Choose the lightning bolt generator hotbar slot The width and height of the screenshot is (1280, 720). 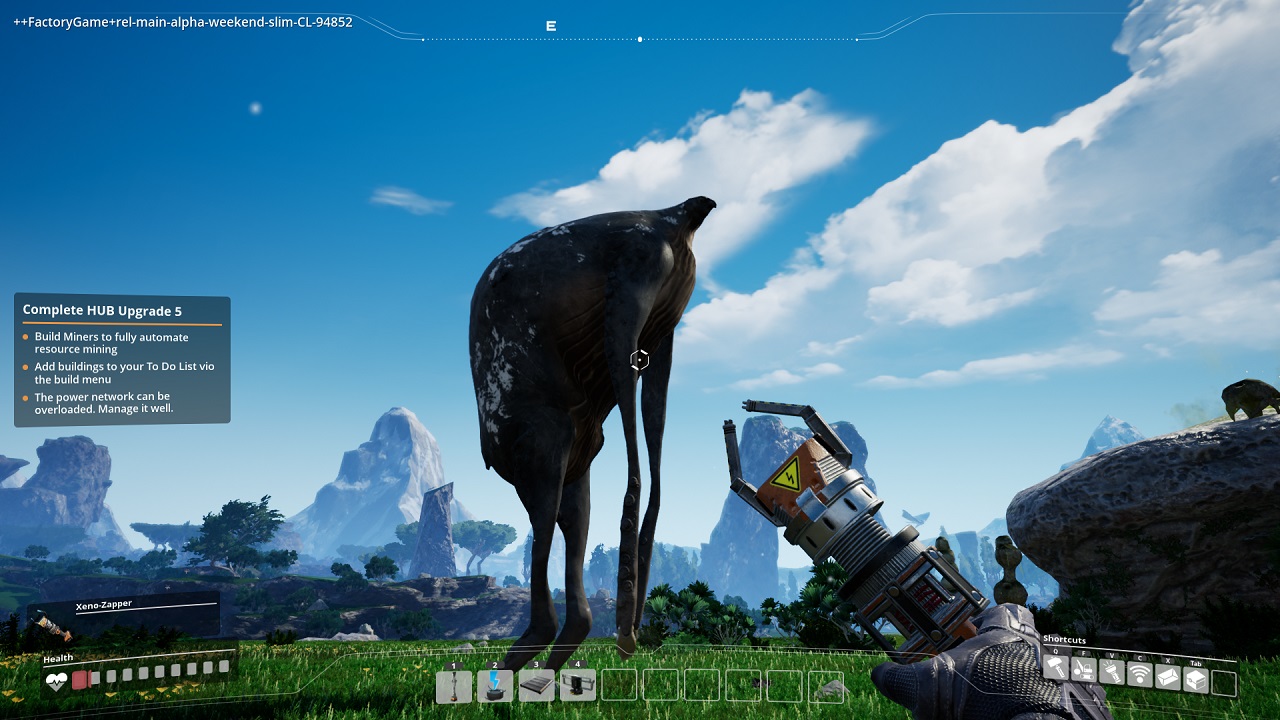(x=495, y=685)
